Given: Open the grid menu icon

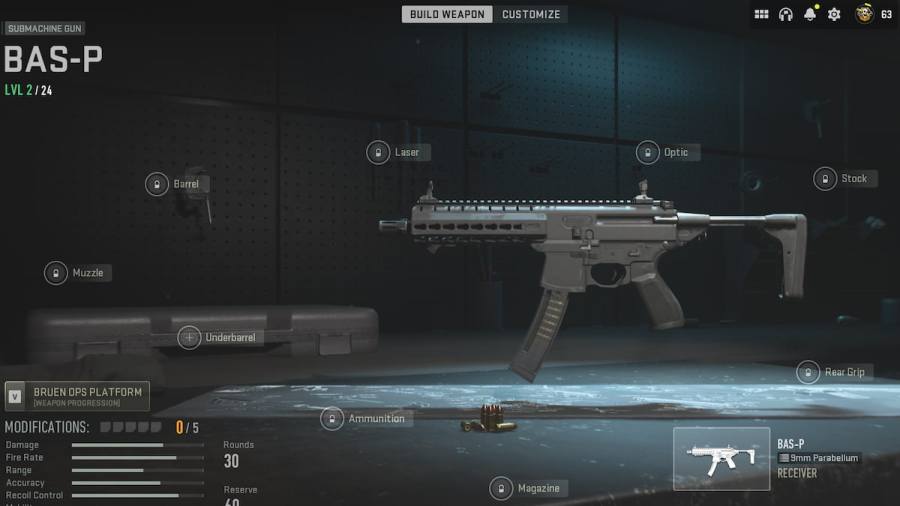Looking at the screenshot, I should [x=761, y=14].
